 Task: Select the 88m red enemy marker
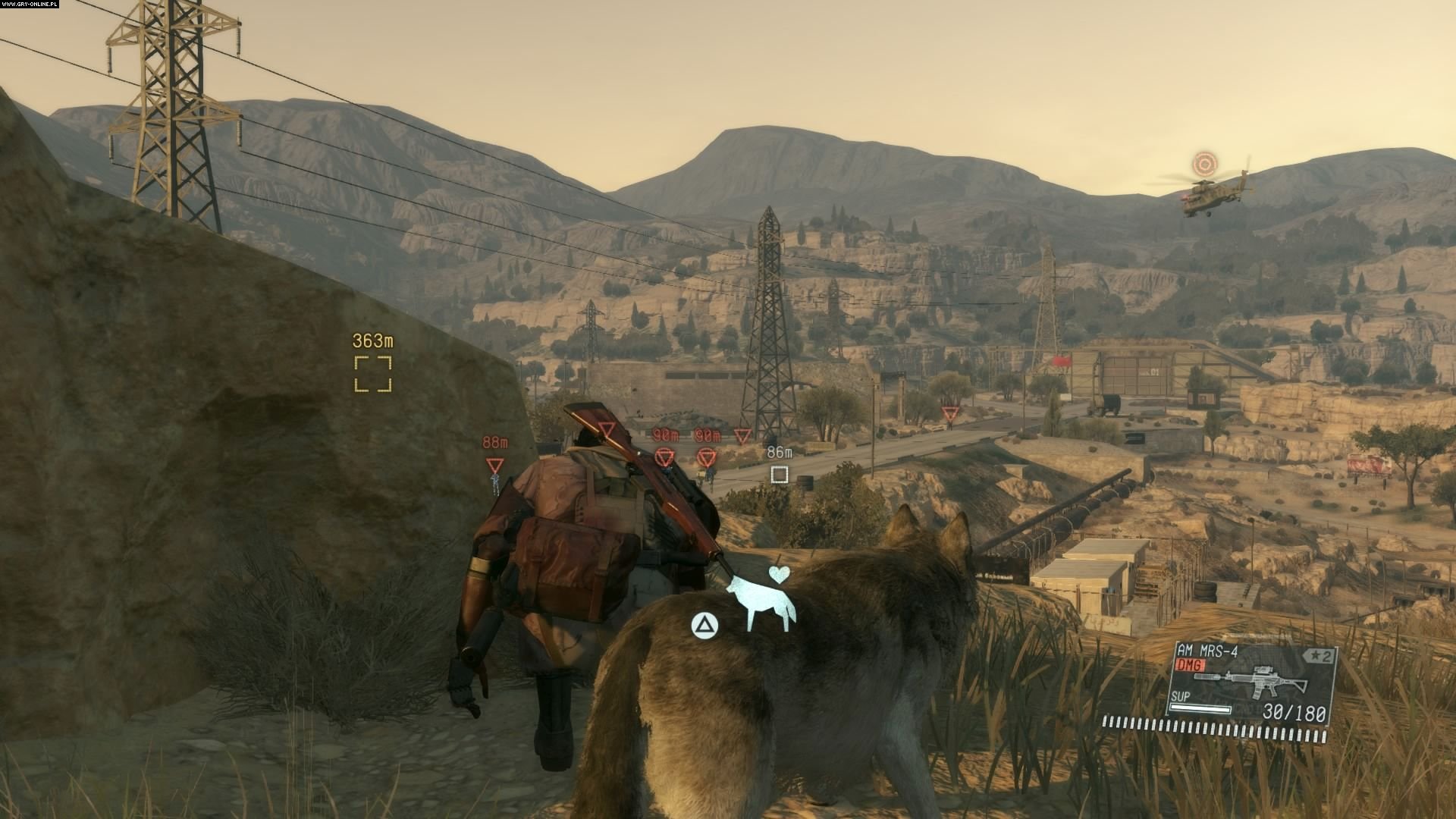click(495, 465)
